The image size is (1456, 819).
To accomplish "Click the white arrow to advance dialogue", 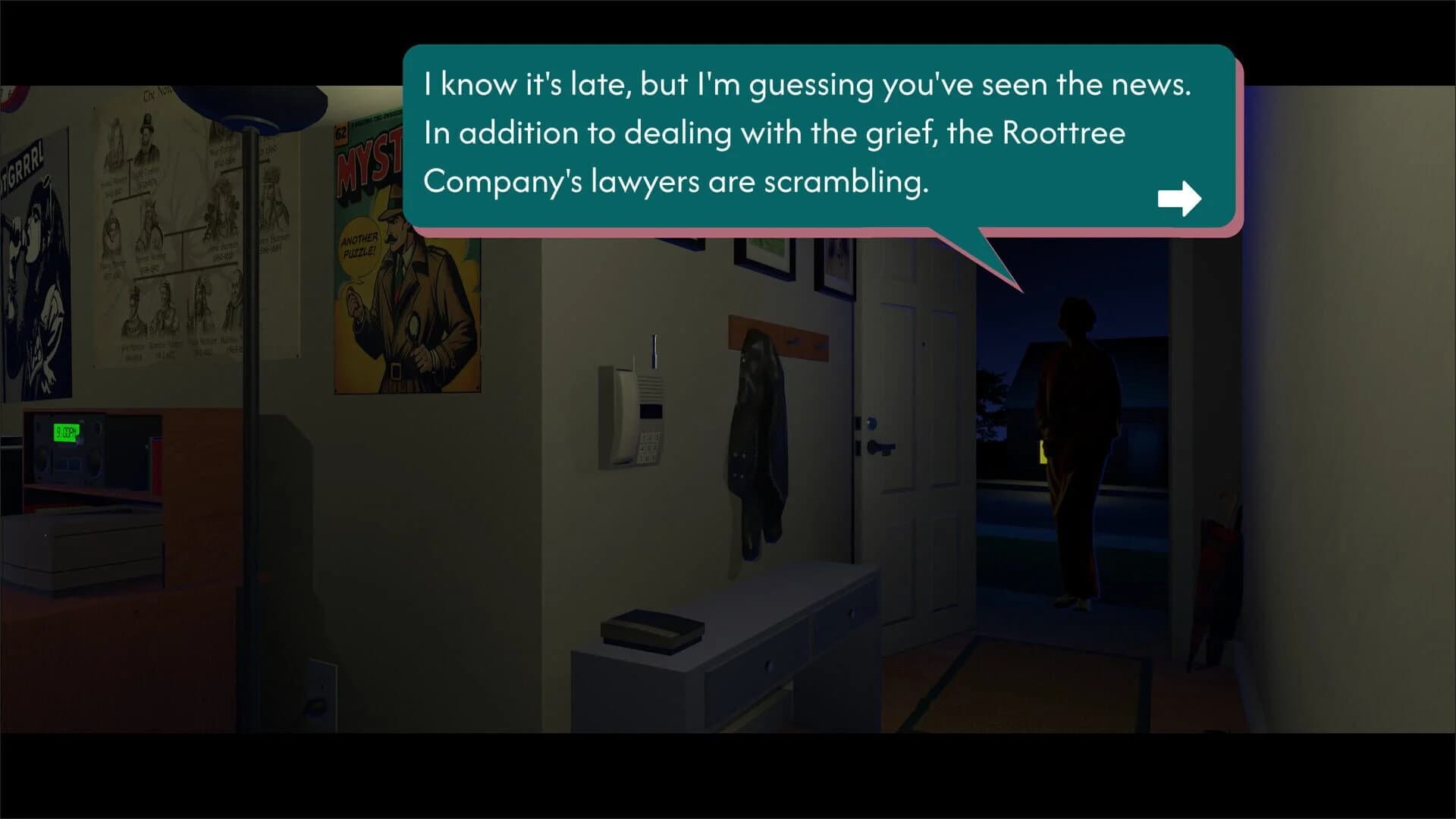I will 1180,198.
